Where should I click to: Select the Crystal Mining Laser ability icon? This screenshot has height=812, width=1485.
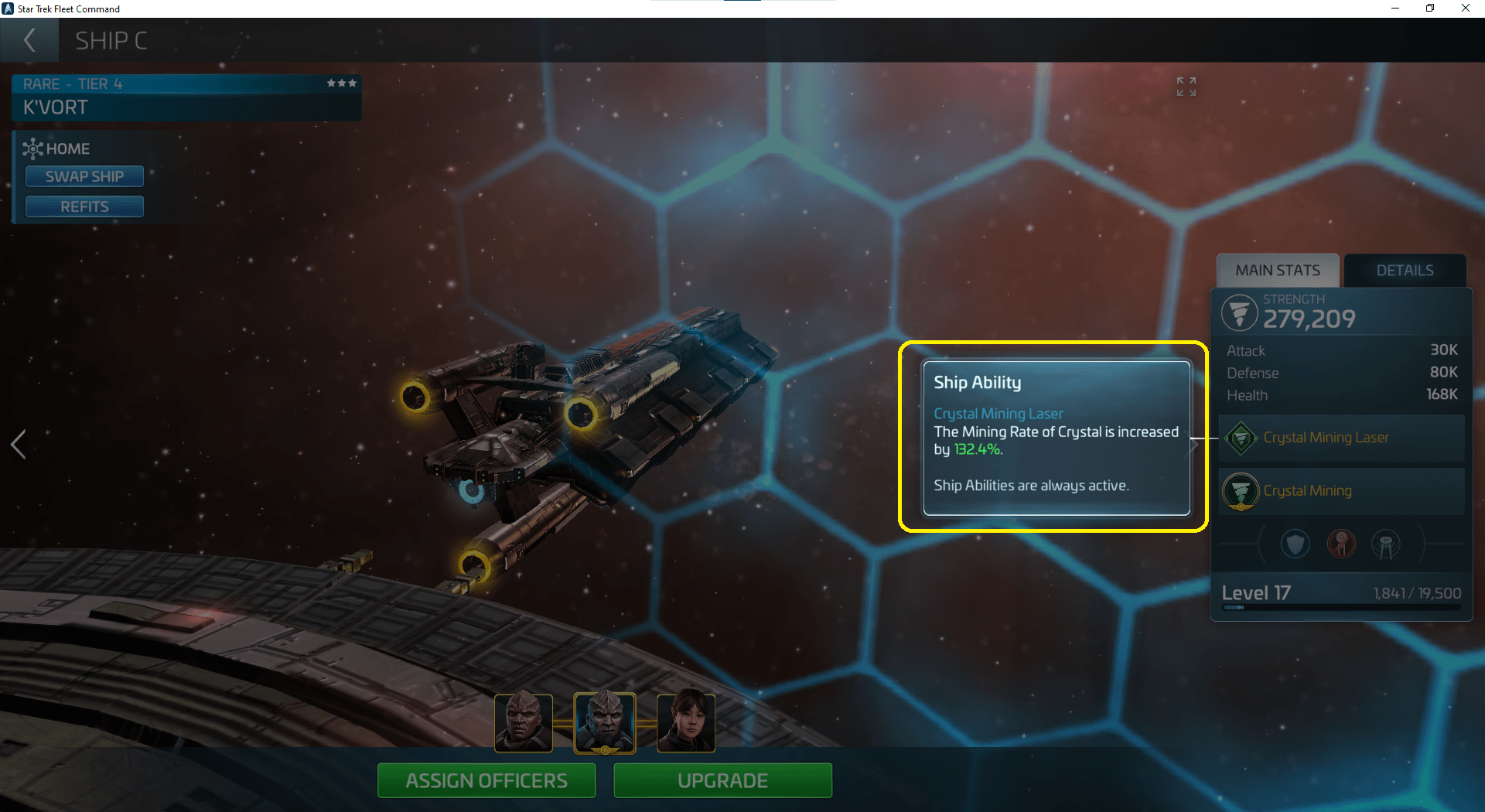(1241, 438)
